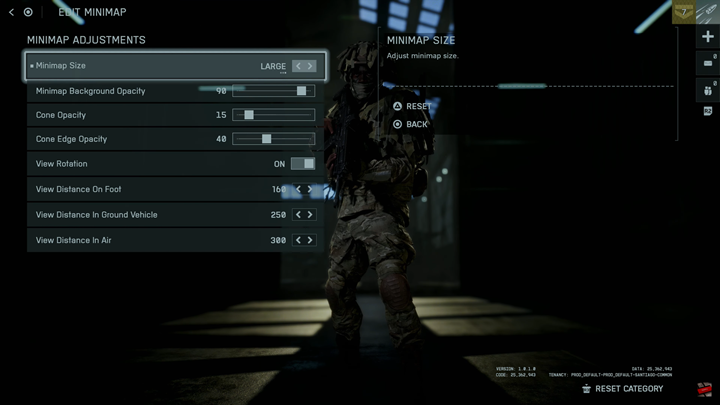Reset Category to default values
Screen dimensions: 720x405
tap(628, 389)
